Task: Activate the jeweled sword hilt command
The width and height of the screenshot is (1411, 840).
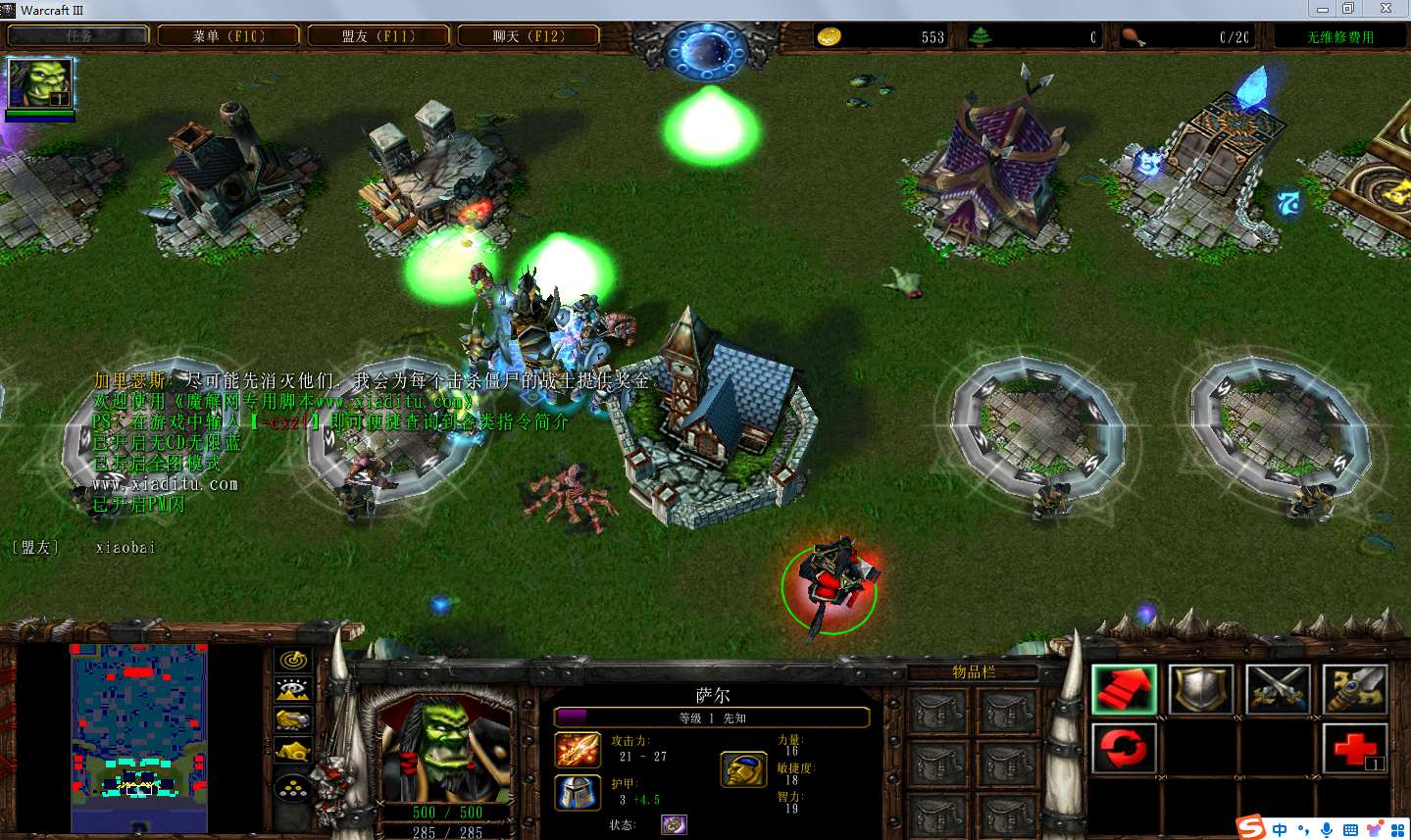Action: tap(1354, 689)
